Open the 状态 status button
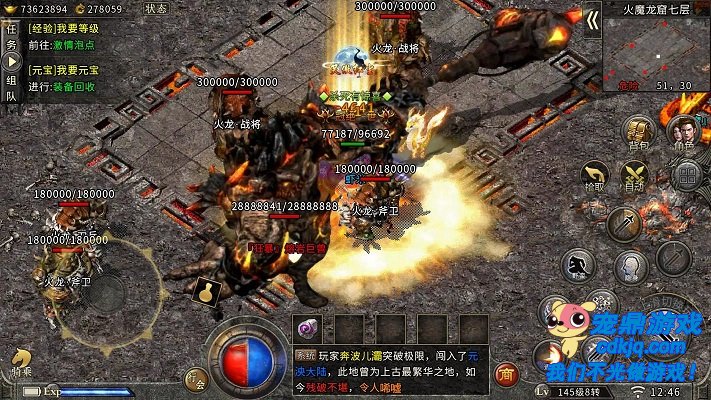 click(x=156, y=8)
